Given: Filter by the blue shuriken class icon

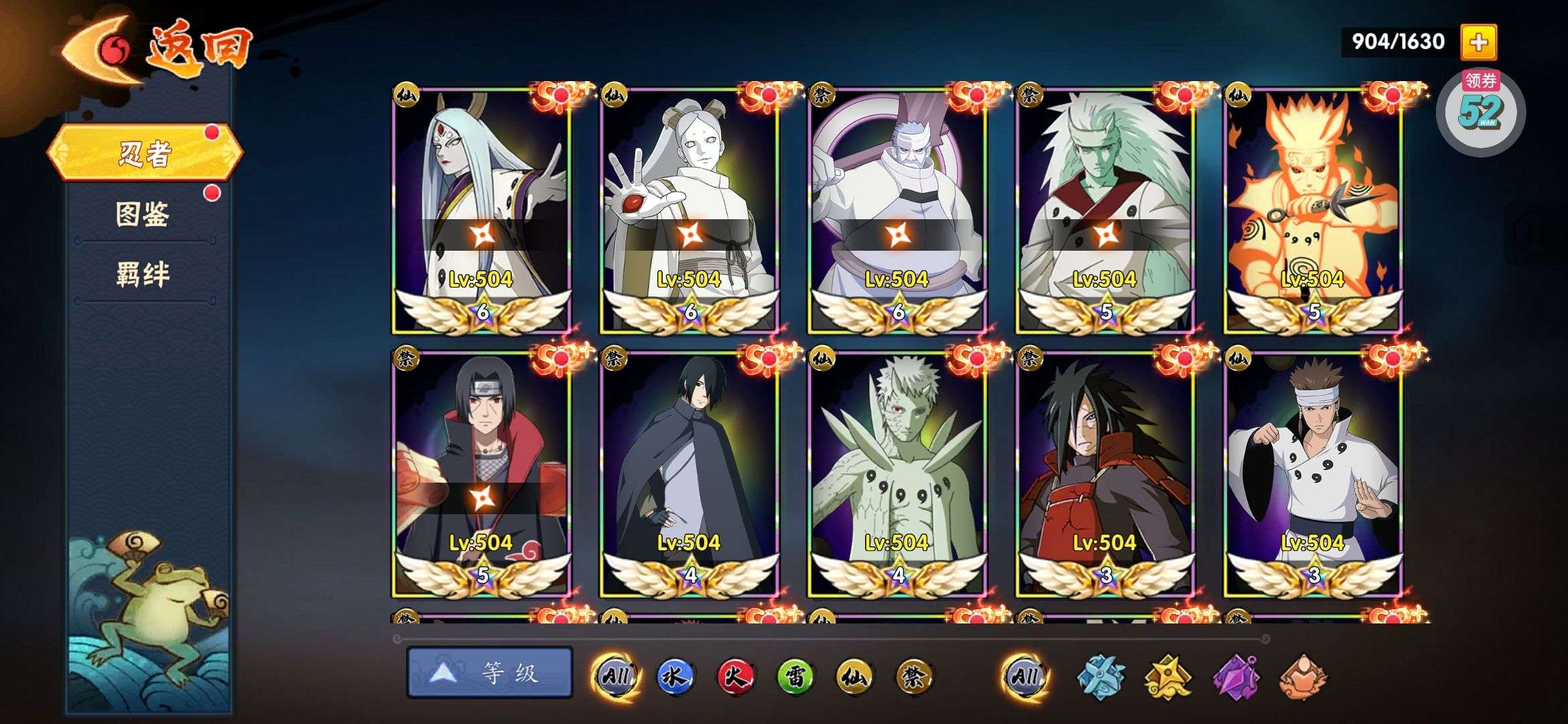Looking at the screenshot, I should tap(1100, 677).
